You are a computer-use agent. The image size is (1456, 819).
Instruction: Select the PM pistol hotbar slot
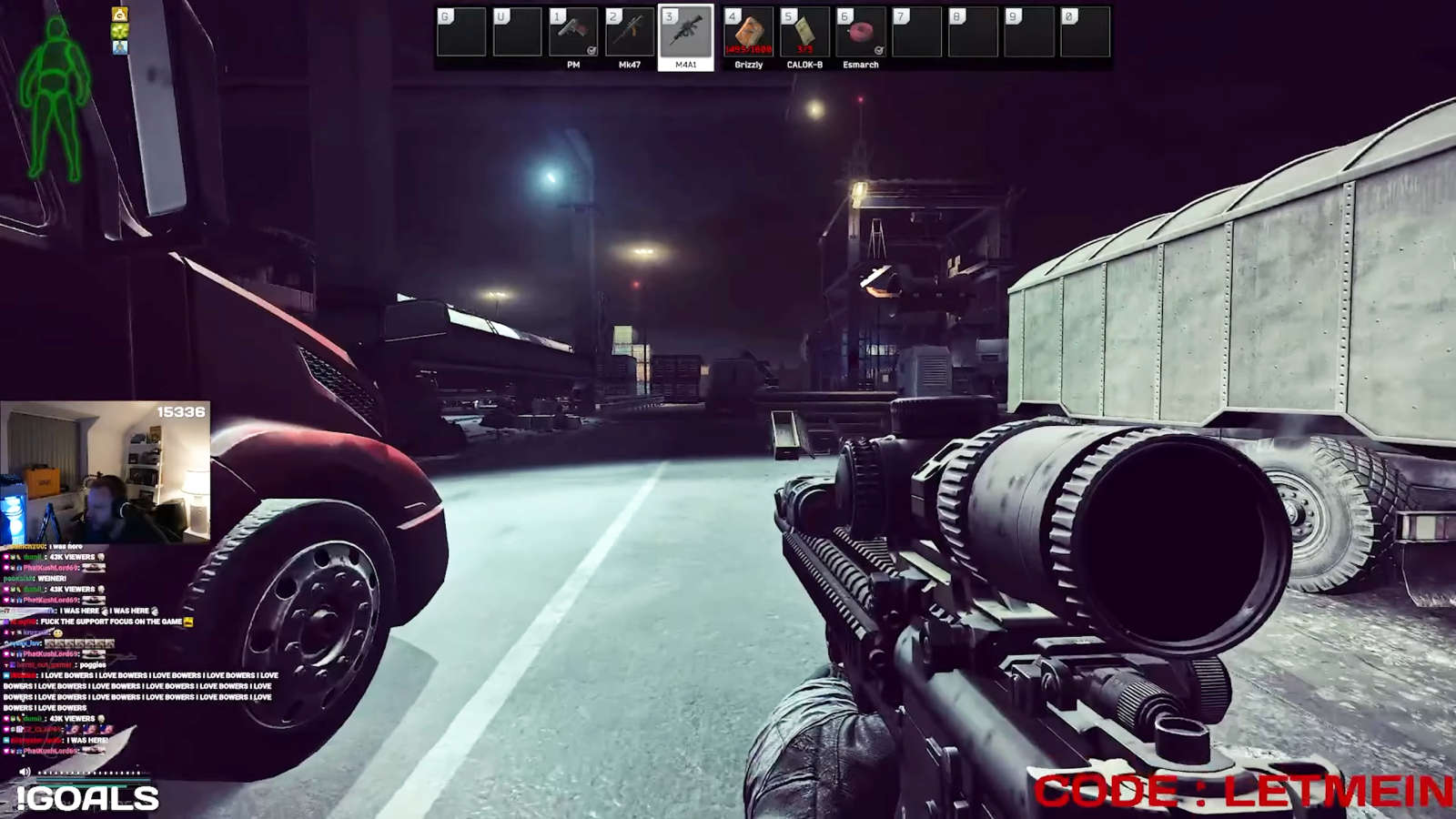pos(573,34)
